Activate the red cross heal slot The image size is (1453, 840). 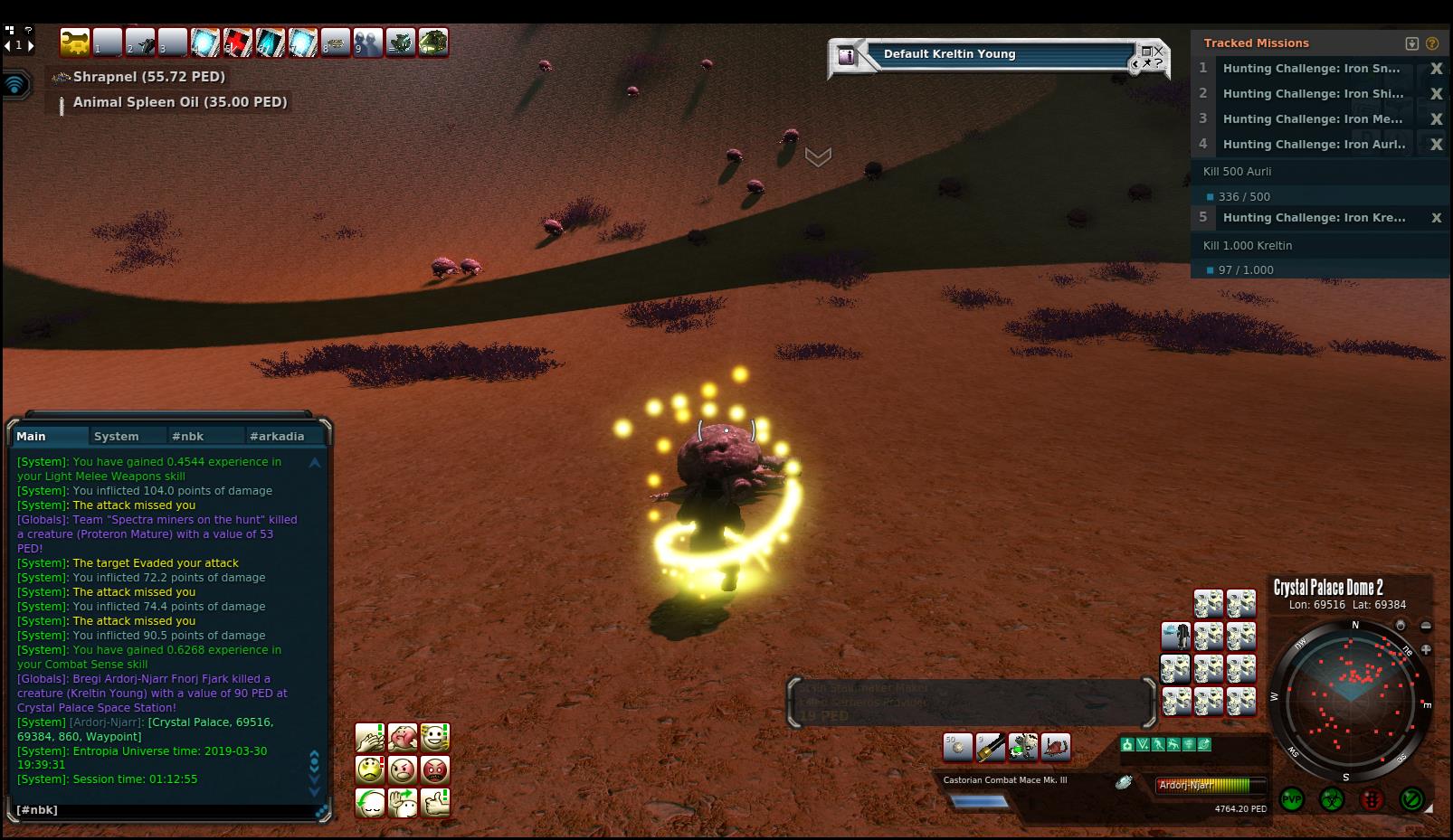pyautogui.click(x=238, y=42)
